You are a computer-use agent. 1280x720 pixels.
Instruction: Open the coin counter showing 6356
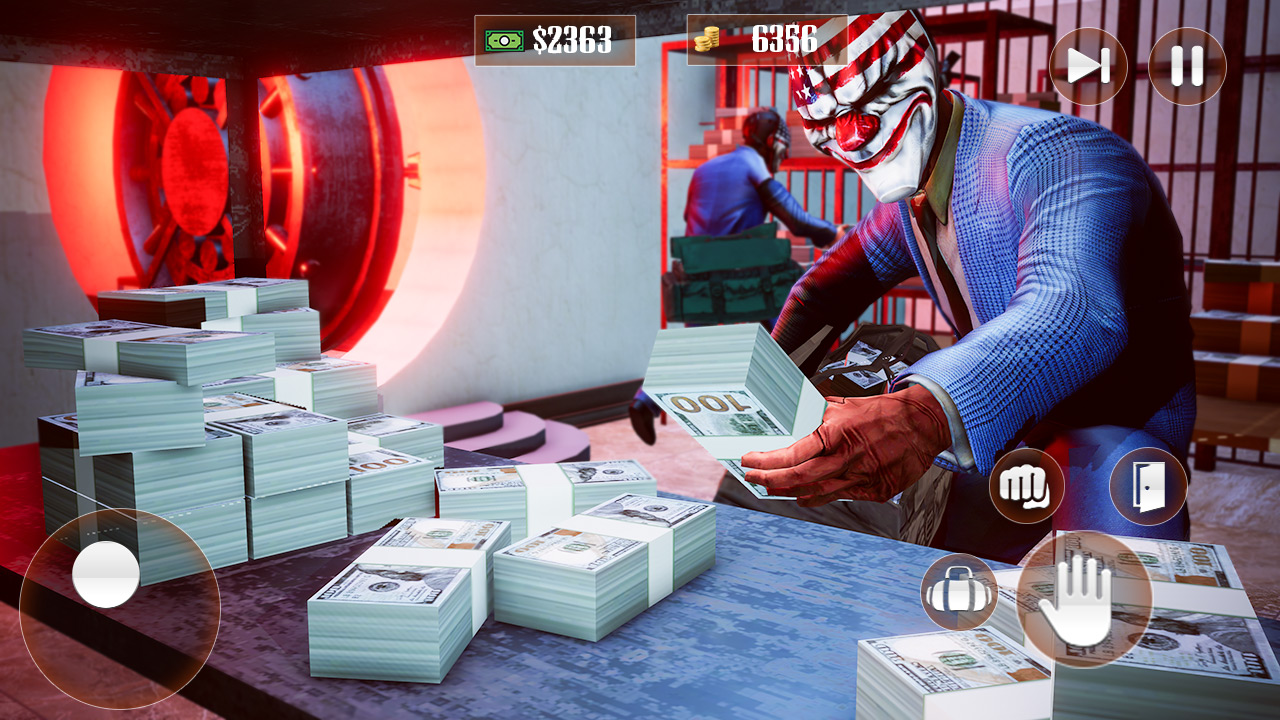click(x=763, y=39)
